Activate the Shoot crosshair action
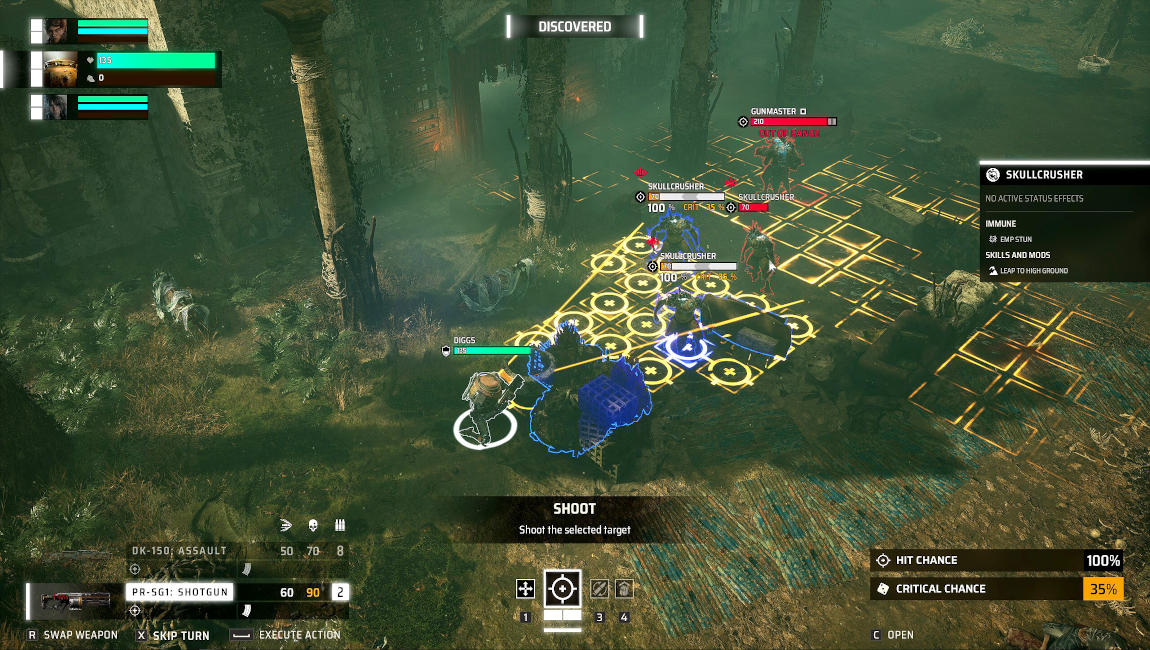The width and height of the screenshot is (1150, 650). tap(563, 589)
